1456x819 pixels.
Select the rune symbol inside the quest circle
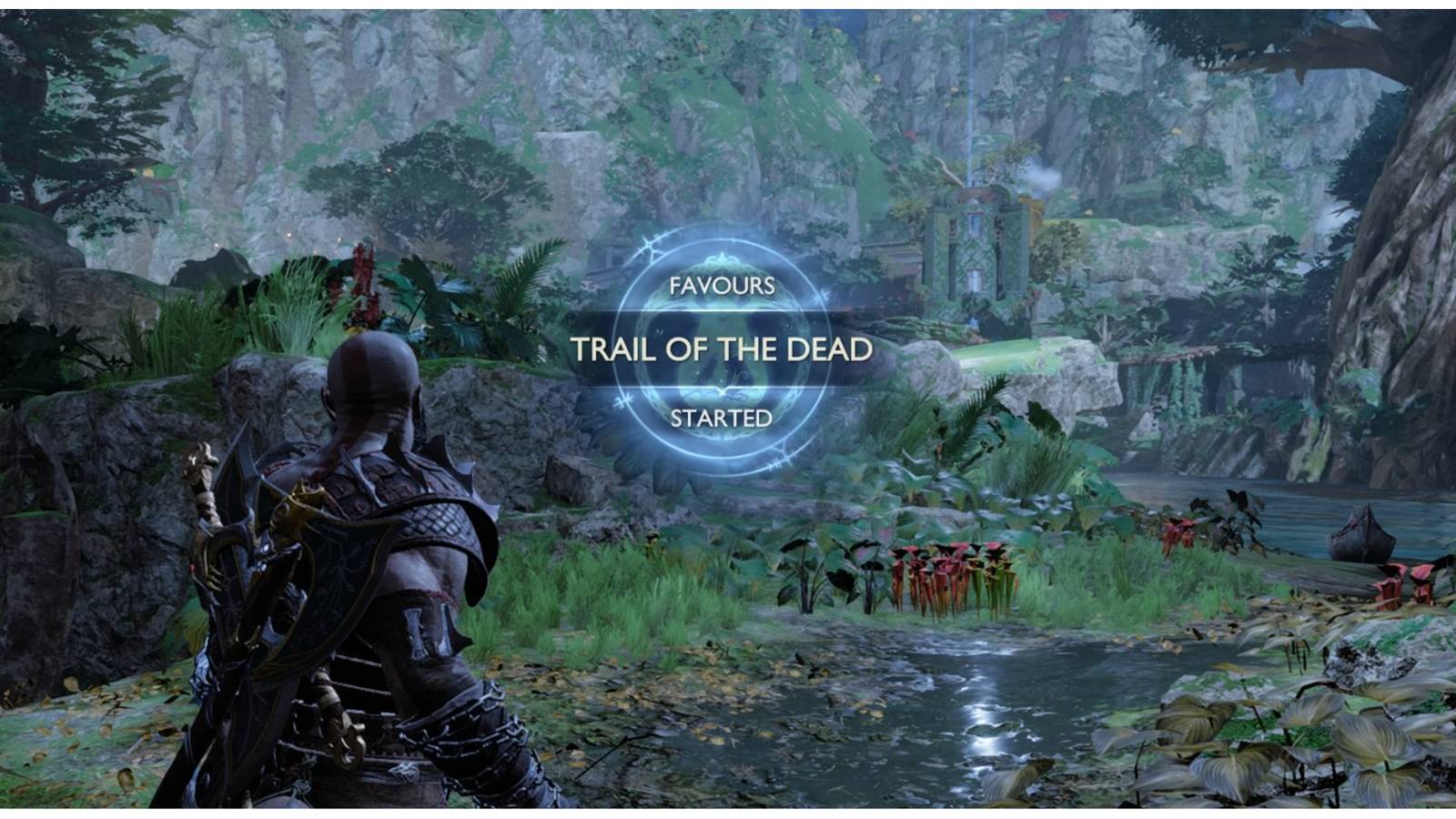pyautogui.click(x=723, y=355)
